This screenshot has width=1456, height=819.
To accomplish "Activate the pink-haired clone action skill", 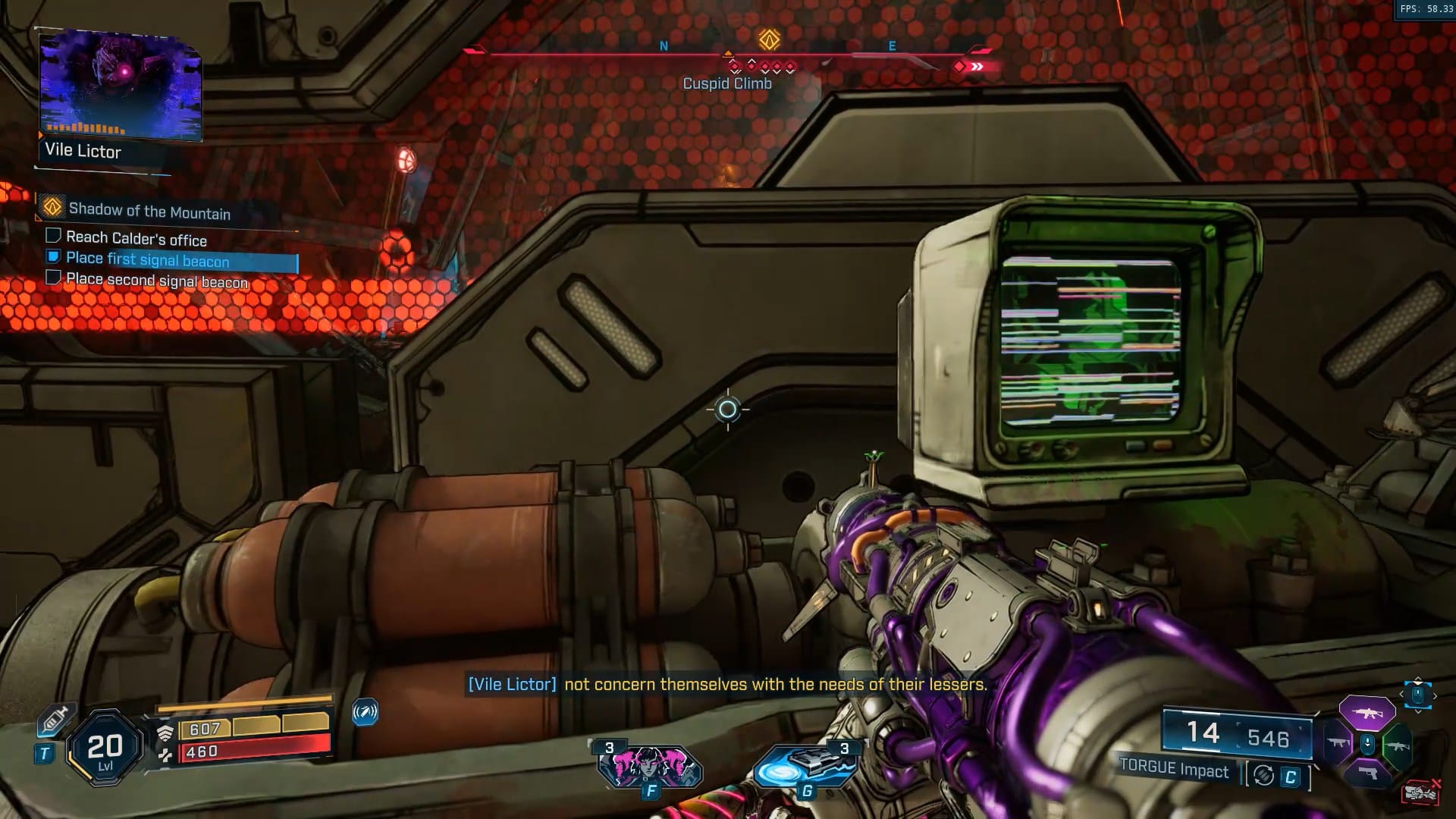I will (650, 766).
